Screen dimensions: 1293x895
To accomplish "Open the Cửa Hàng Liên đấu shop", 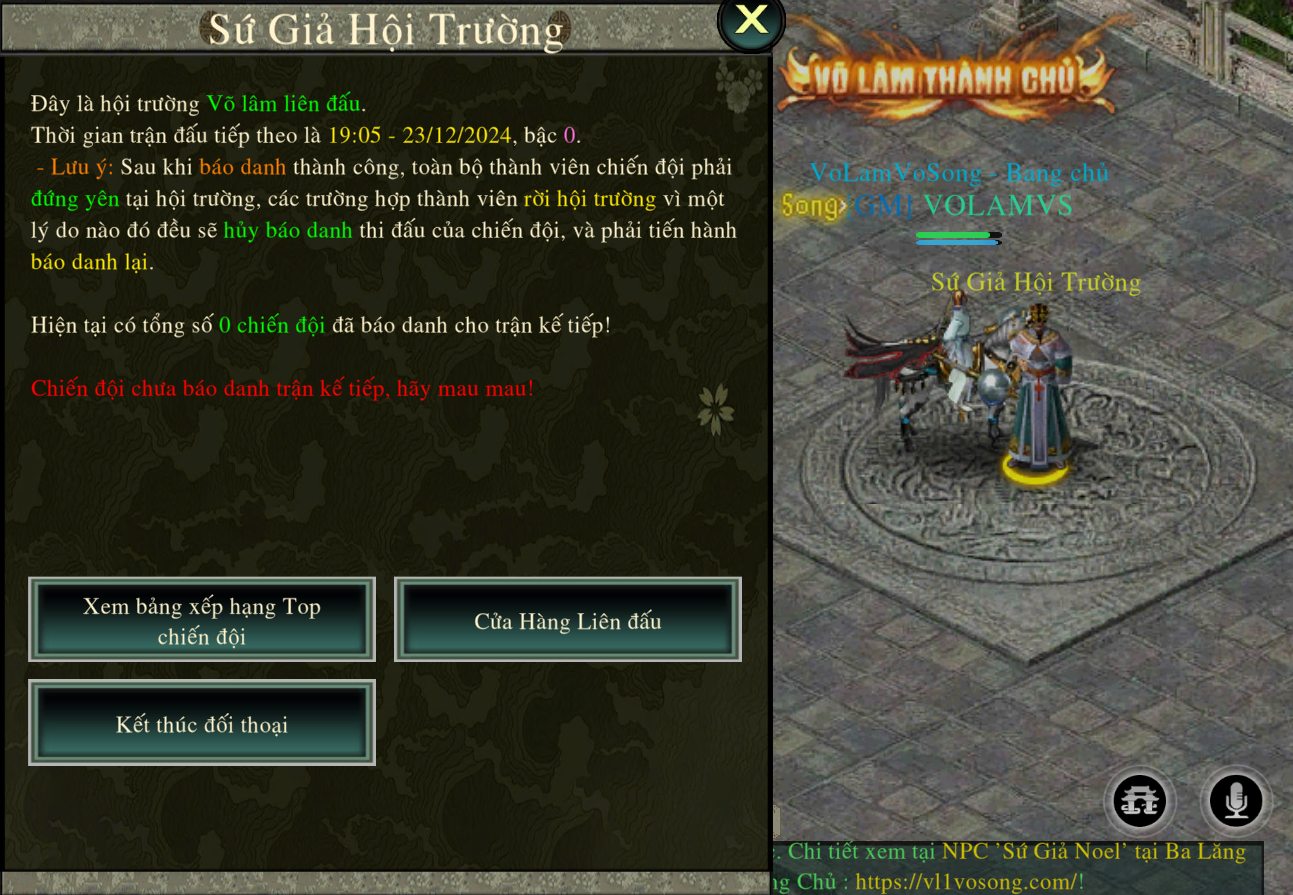I will click(x=568, y=620).
